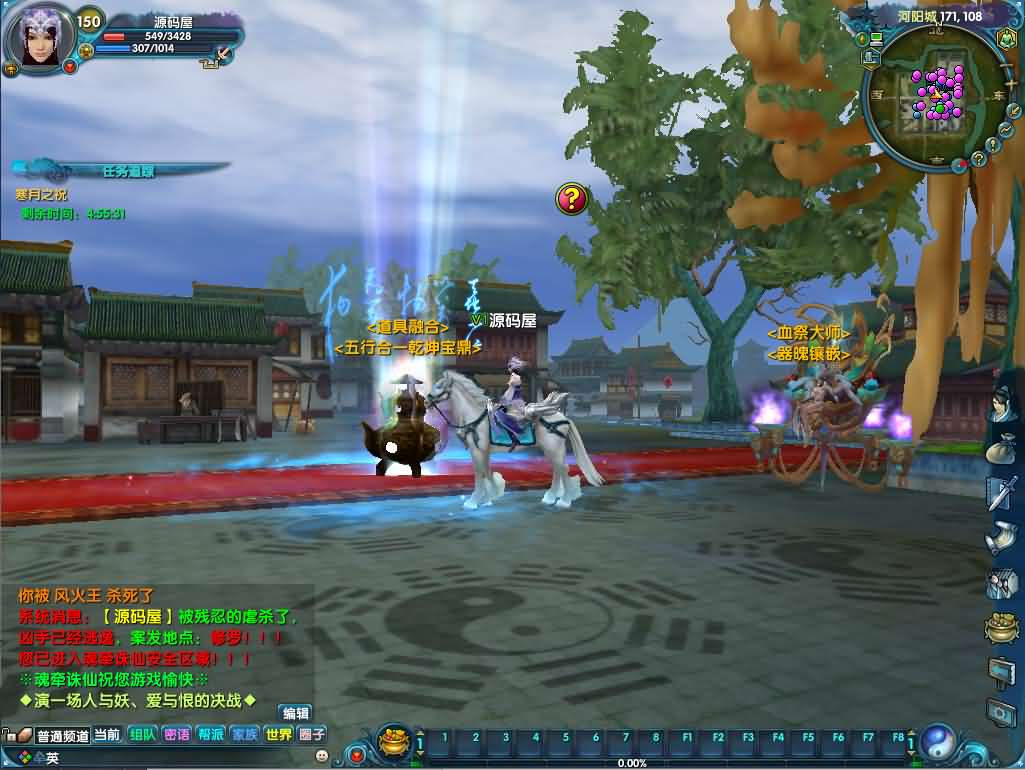Select the 密语 whisper chat tab

[x=176, y=735]
